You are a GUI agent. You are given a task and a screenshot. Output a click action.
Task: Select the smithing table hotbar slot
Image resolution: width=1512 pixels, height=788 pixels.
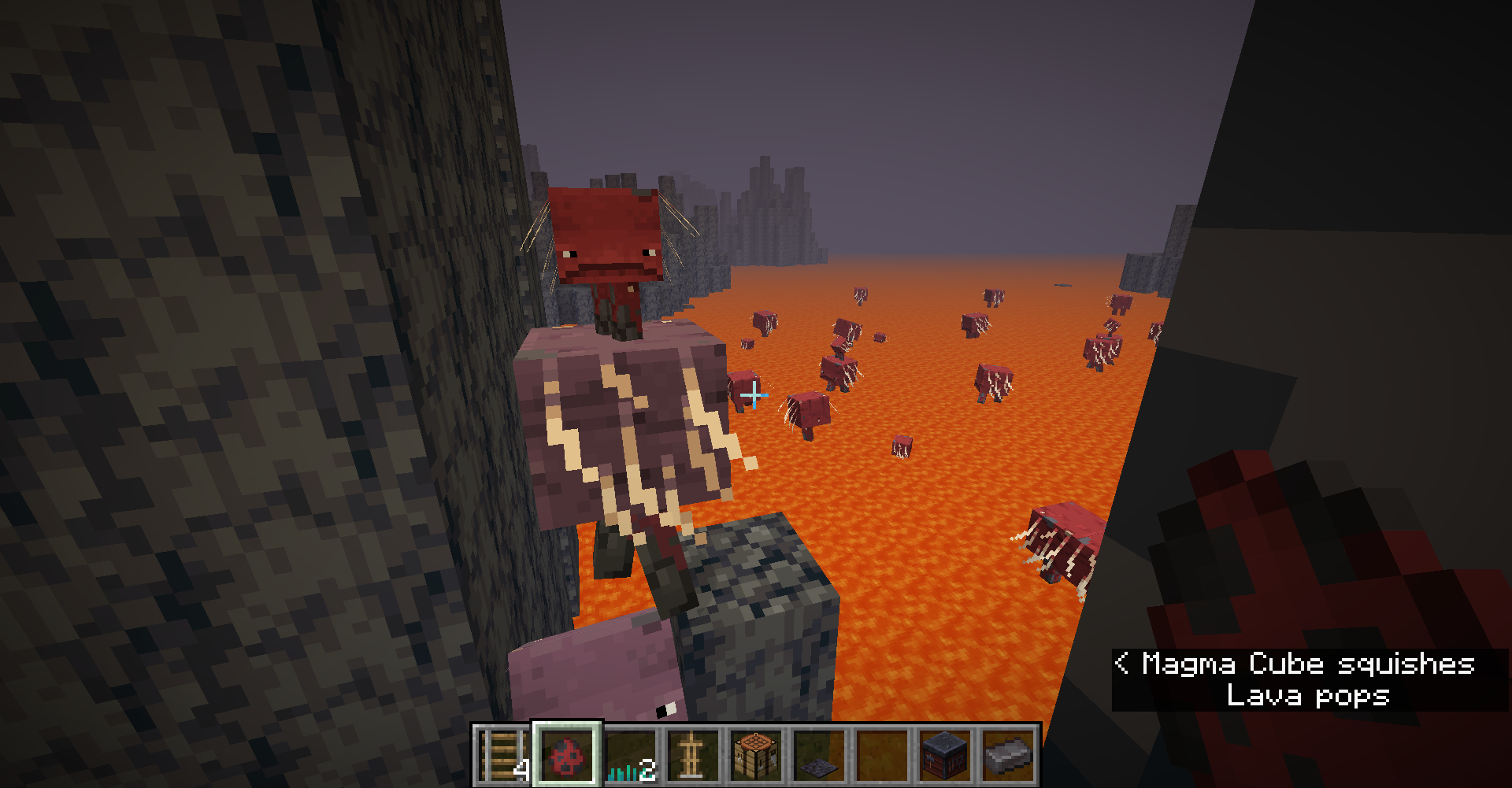[945, 755]
